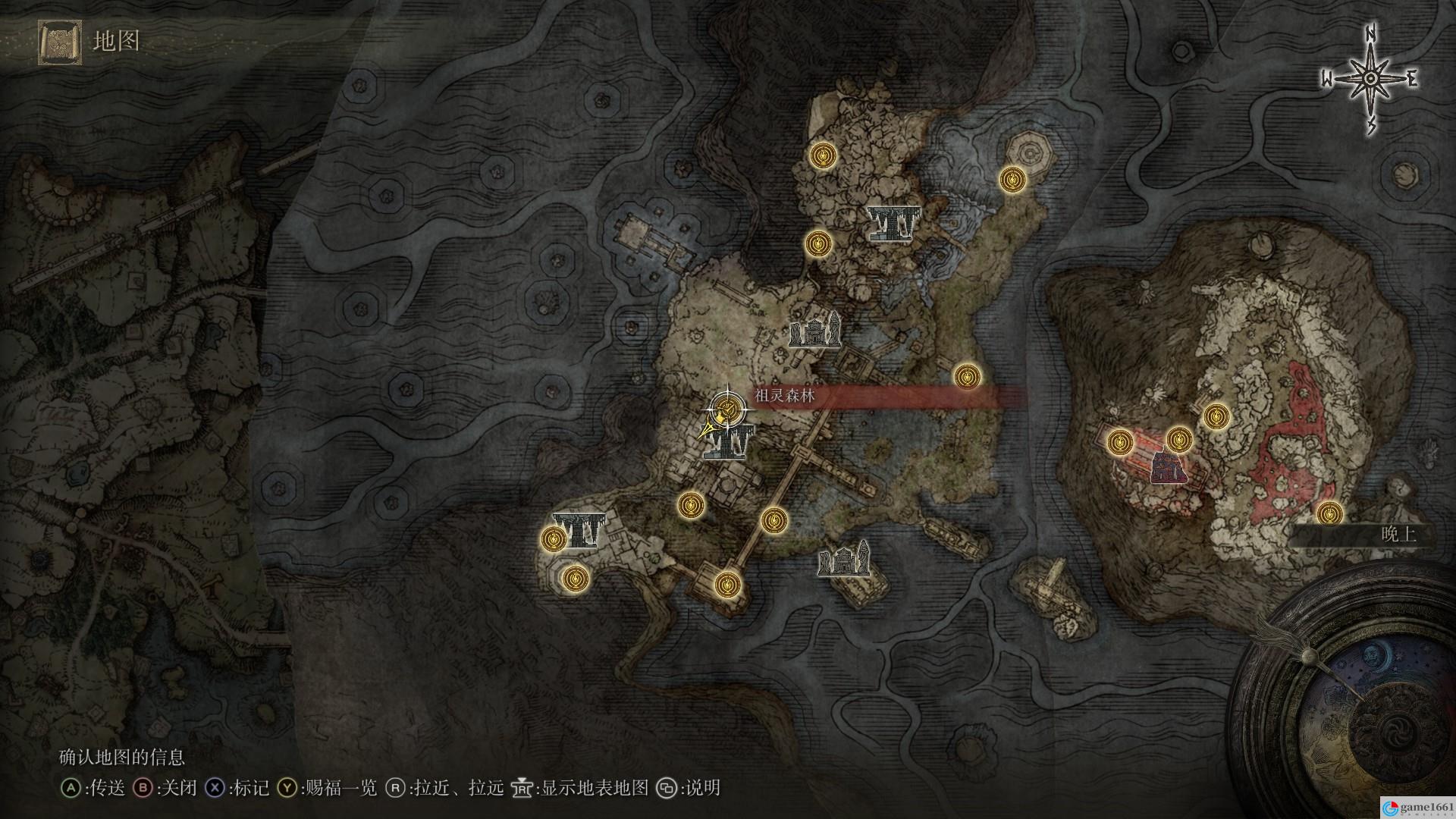
Task: Choose the northernmost grace on the rocky plateau
Action: [821, 155]
